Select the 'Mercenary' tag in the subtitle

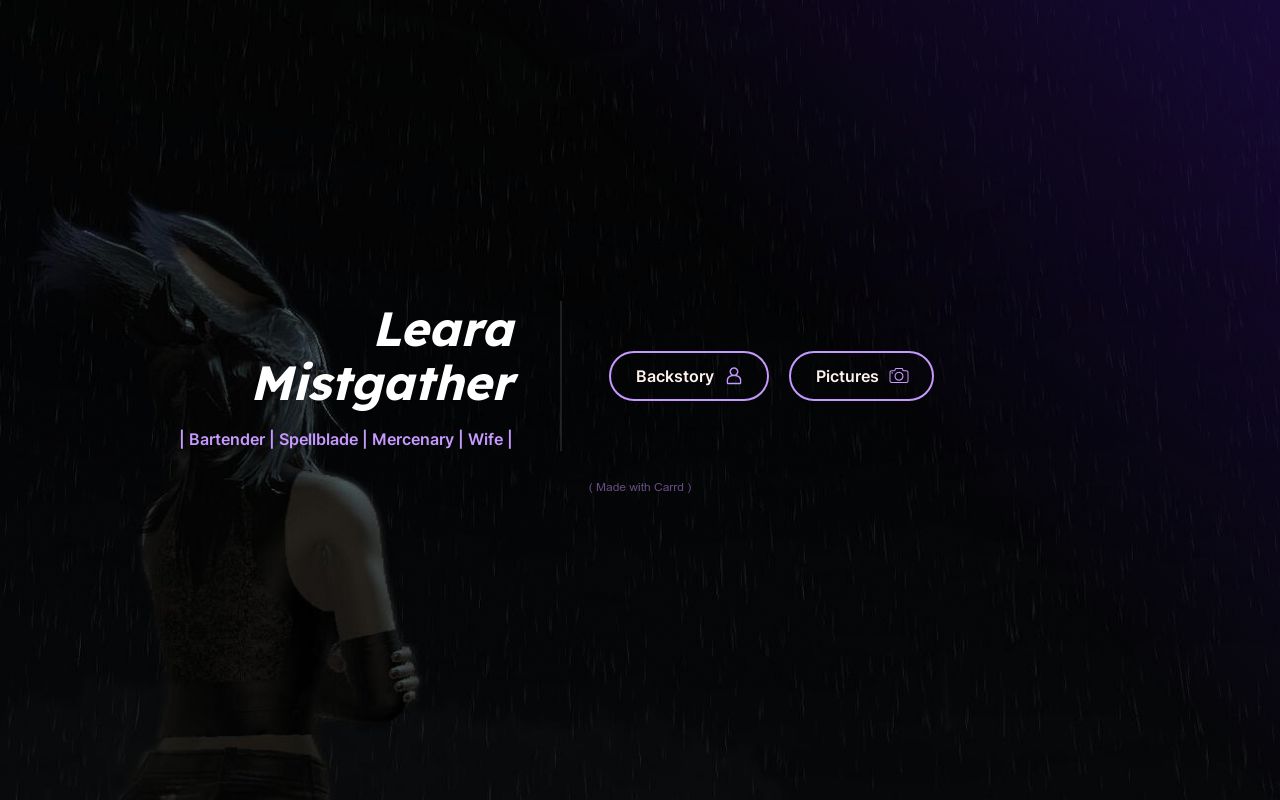point(413,439)
